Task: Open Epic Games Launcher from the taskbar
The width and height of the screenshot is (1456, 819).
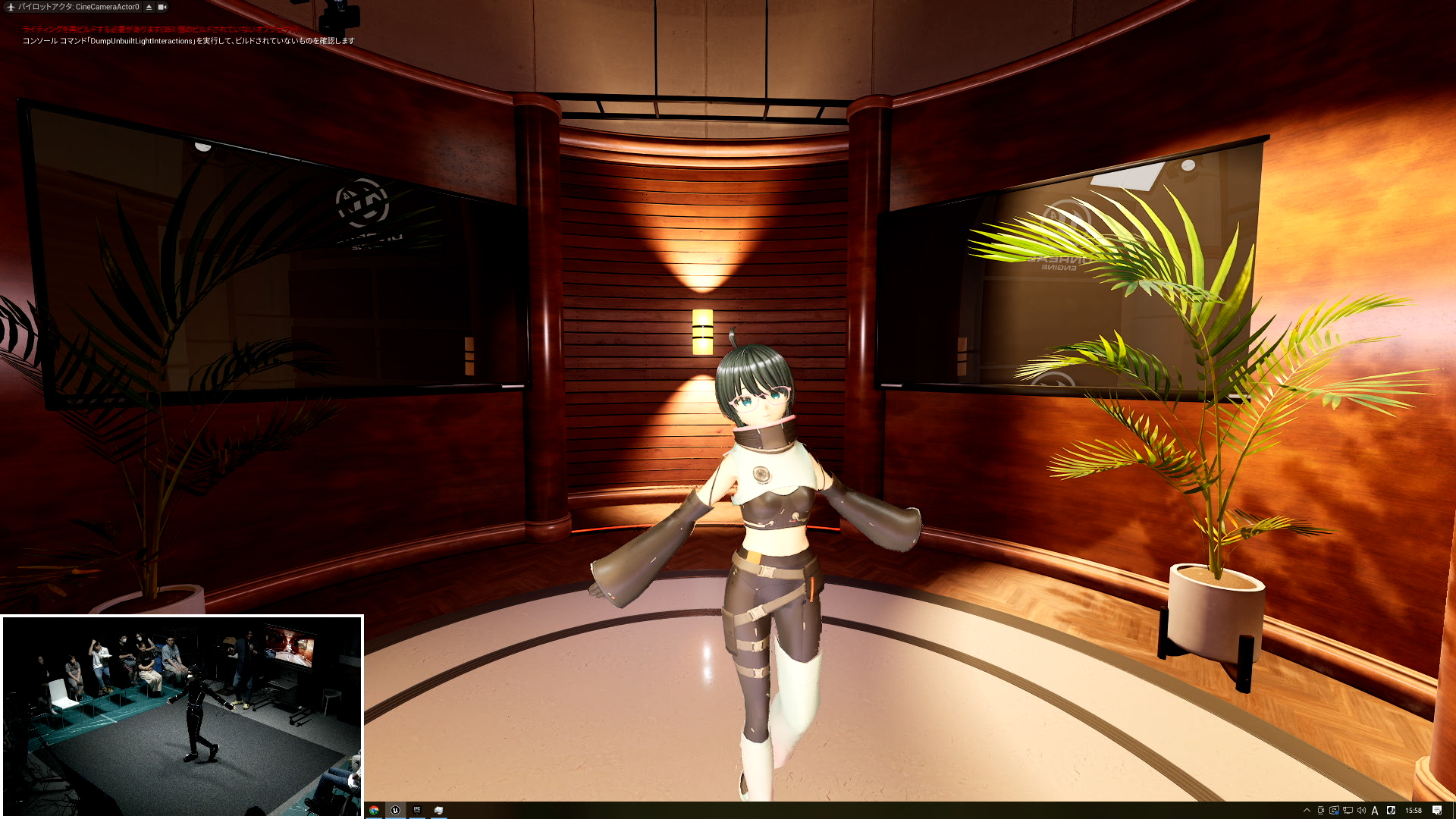Action: coord(416,810)
